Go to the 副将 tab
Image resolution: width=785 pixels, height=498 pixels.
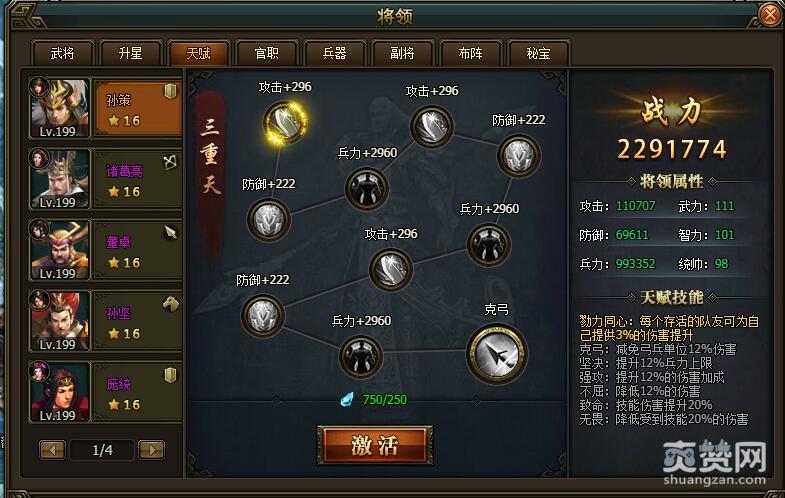click(402, 53)
